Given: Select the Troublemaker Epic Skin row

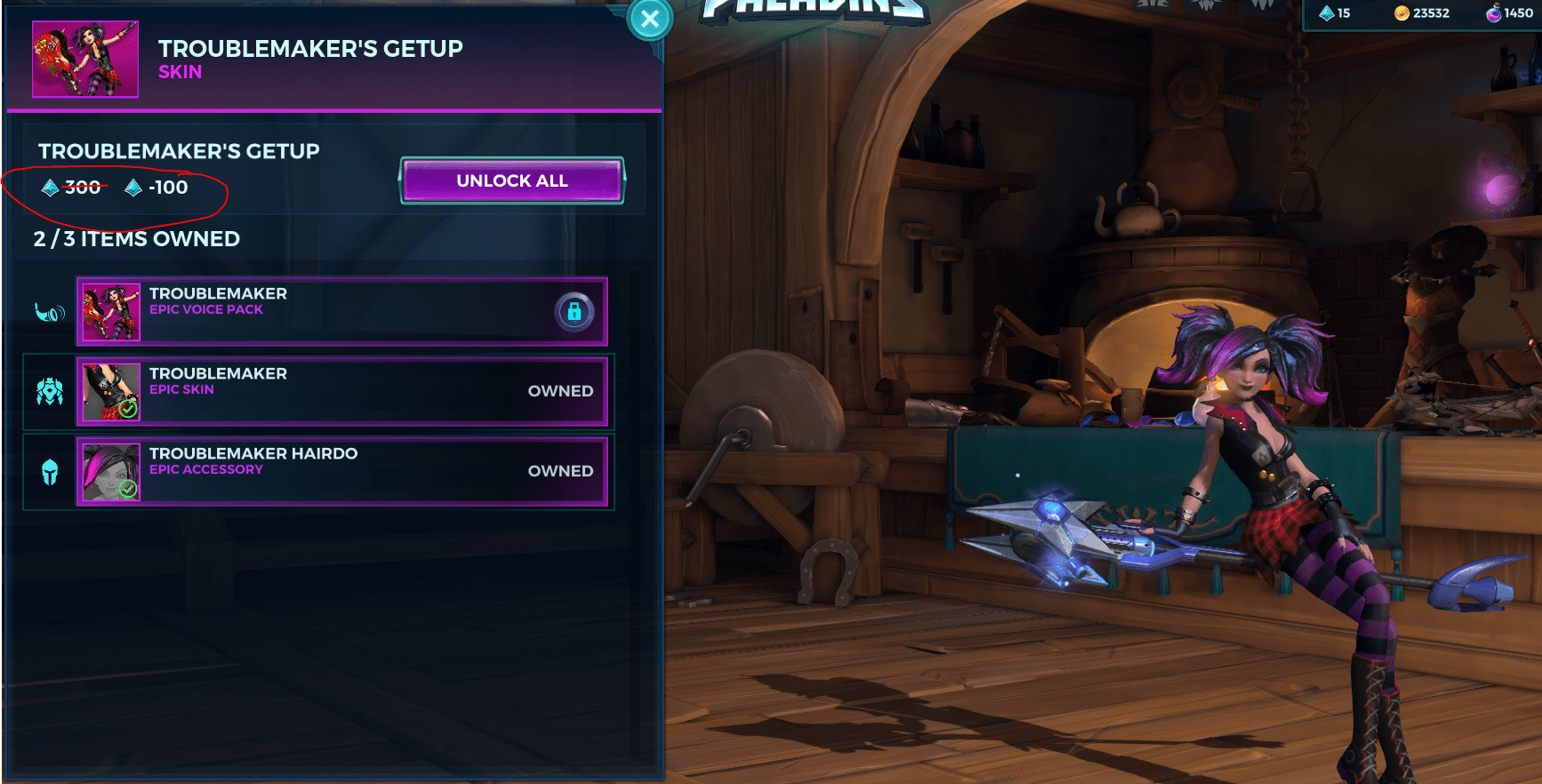Looking at the screenshot, I should coord(341,391).
